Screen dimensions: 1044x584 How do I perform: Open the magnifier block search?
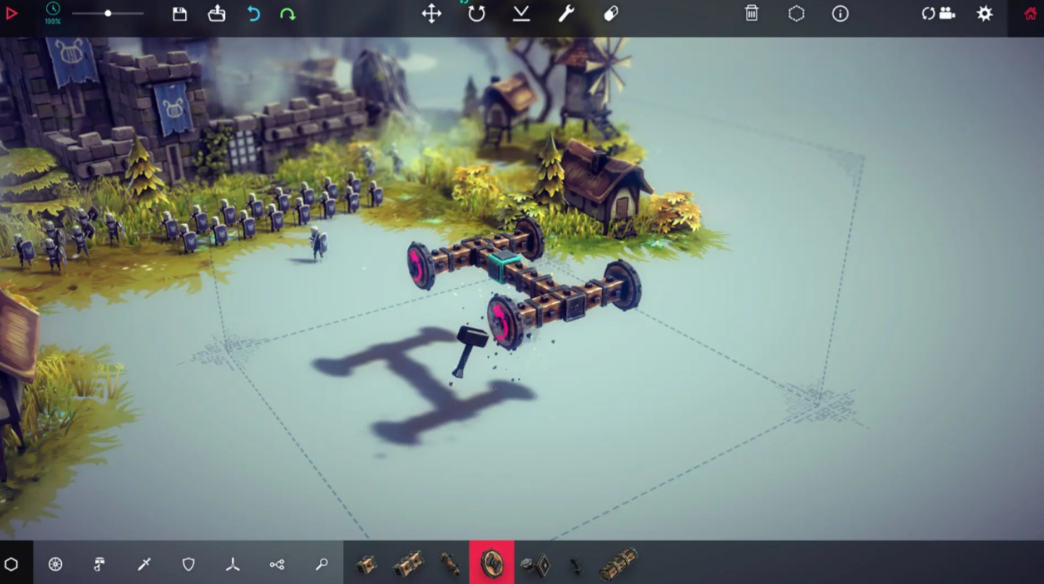(321, 565)
